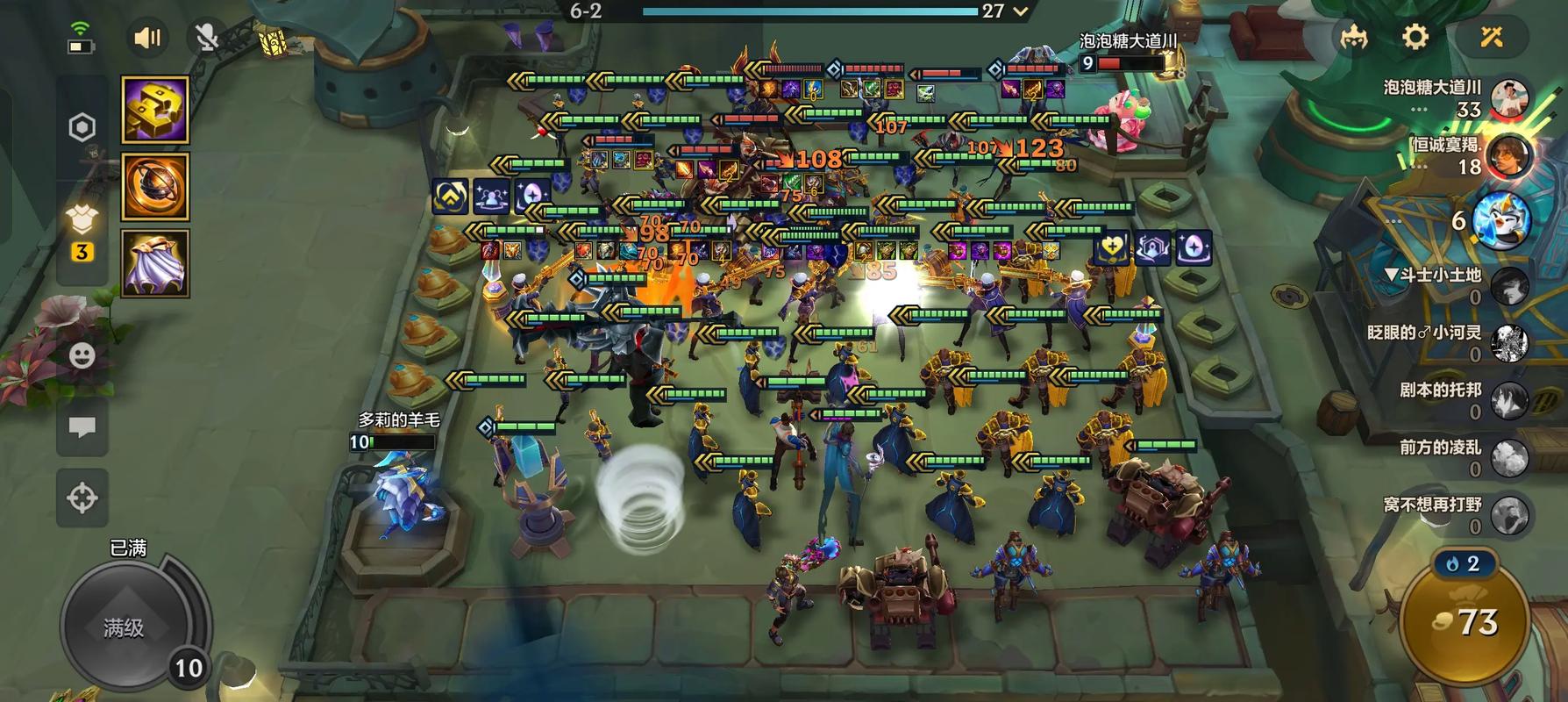Open the chat bubble button

(82, 427)
